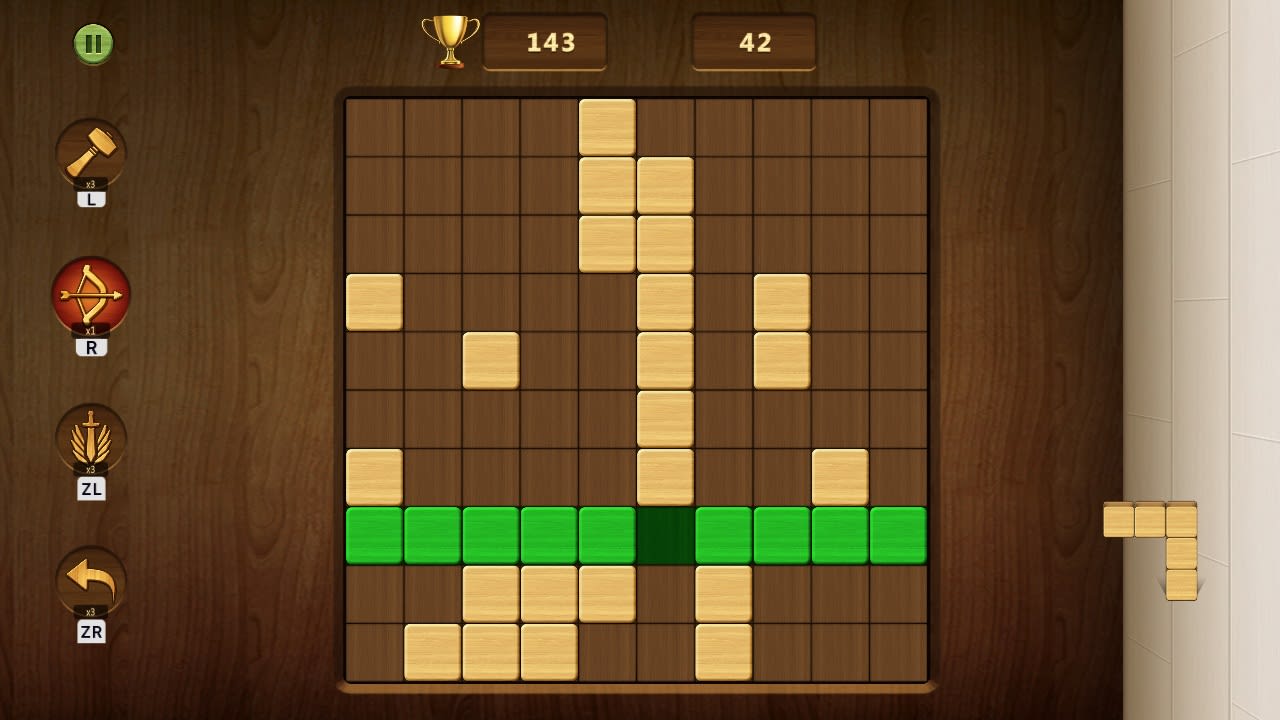The width and height of the screenshot is (1280, 720).
Task: Click the current score display showing 42
Action: point(753,42)
